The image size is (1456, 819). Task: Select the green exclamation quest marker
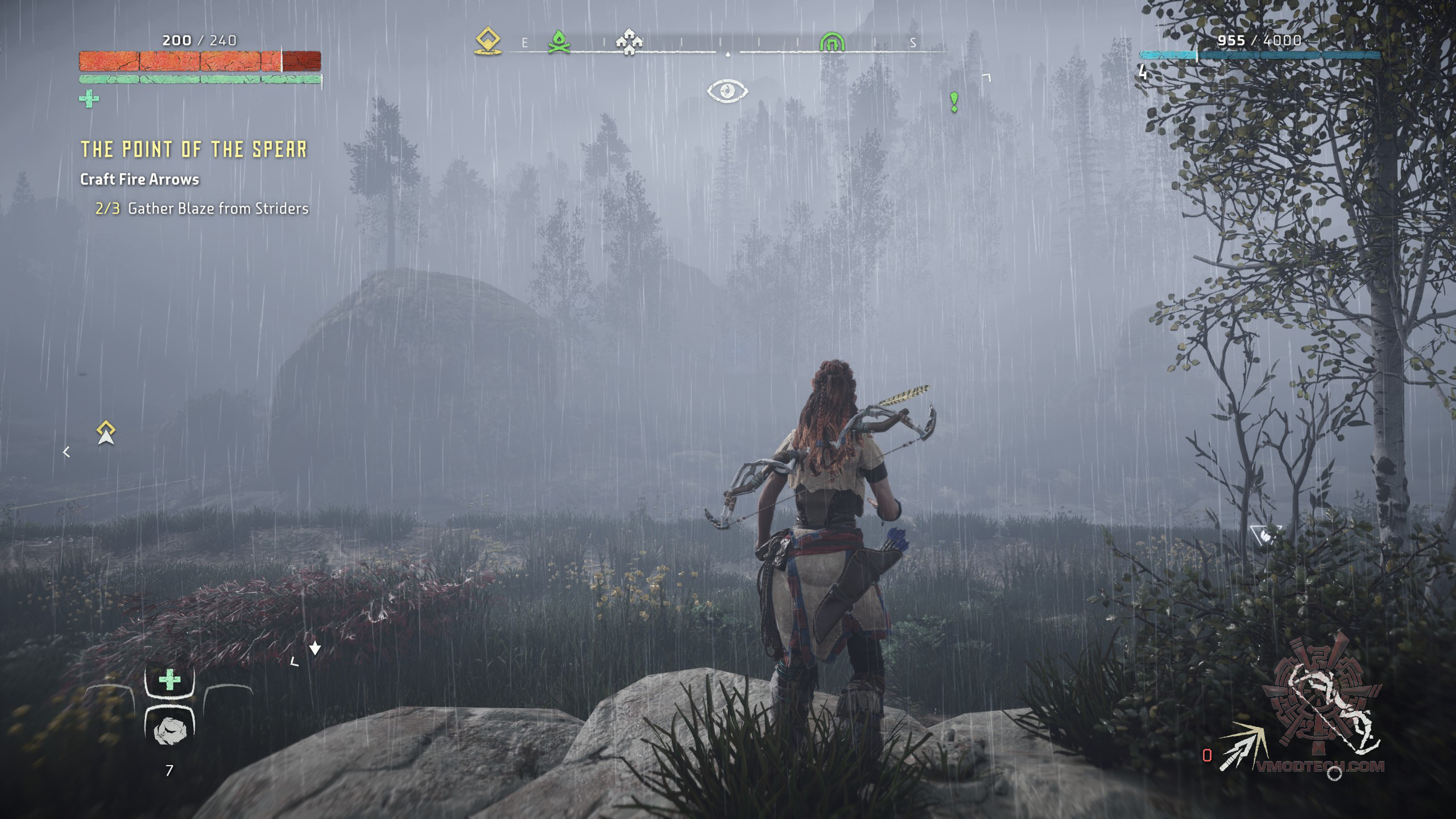click(954, 102)
